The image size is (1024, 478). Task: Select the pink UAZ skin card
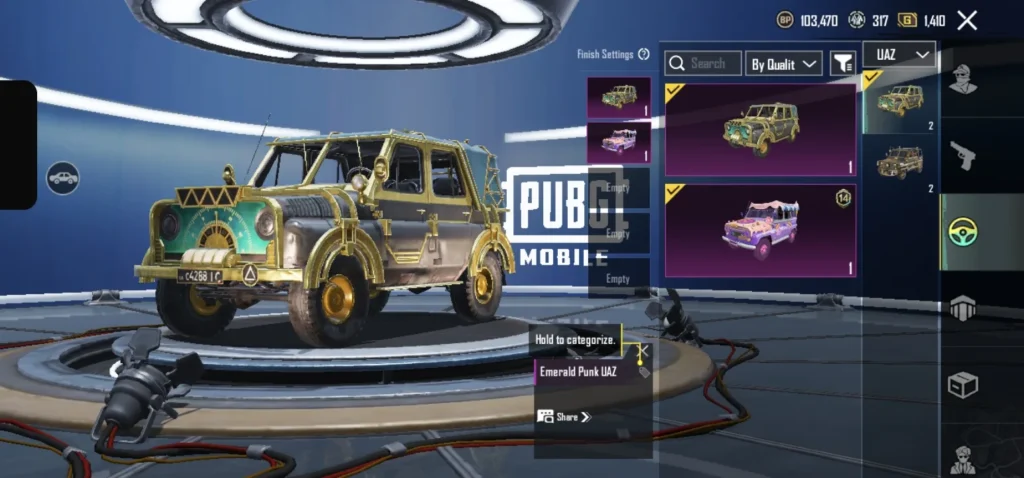(760, 230)
